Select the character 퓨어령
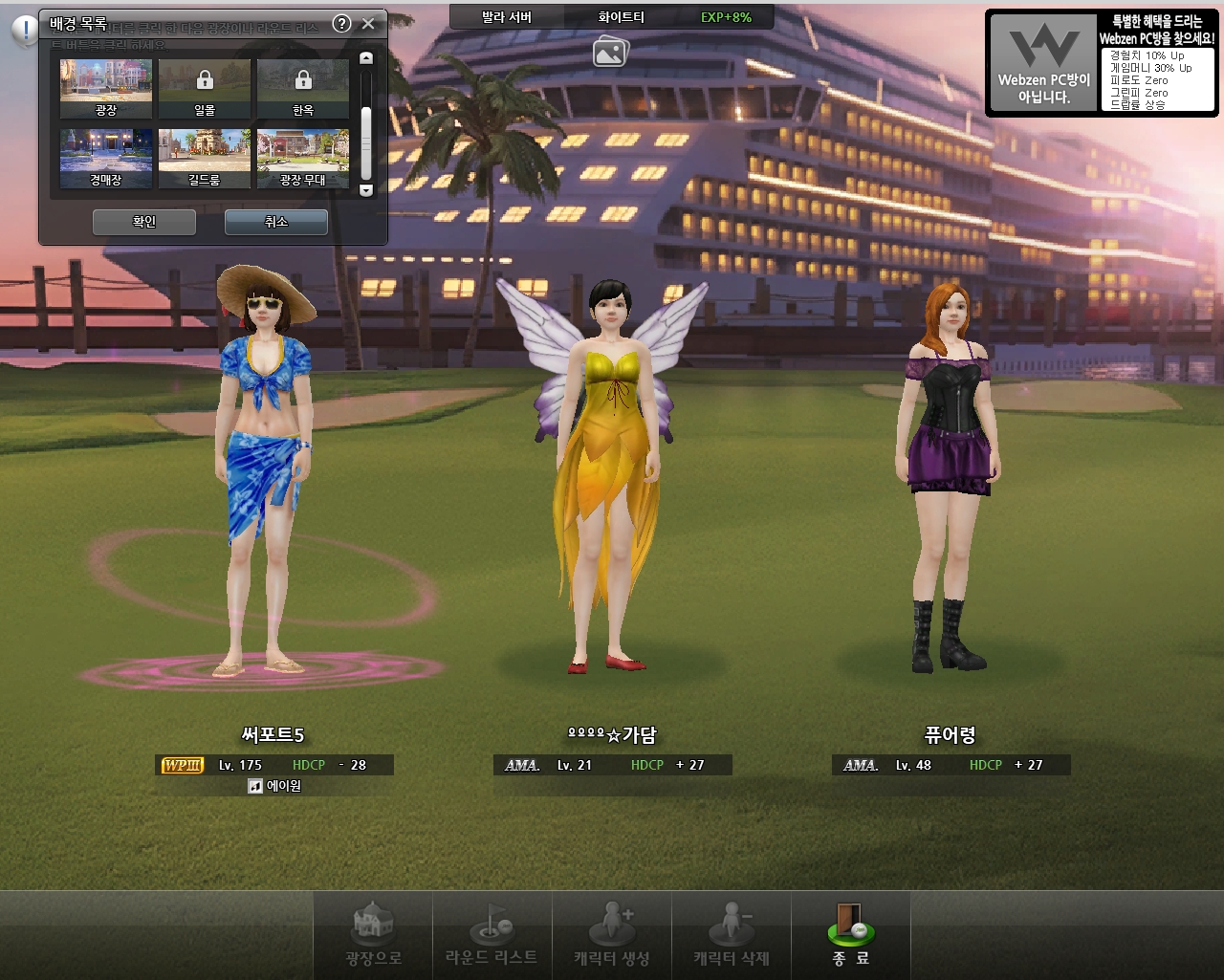The height and width of the screenshot is (980, 1224). pos(950,478)
